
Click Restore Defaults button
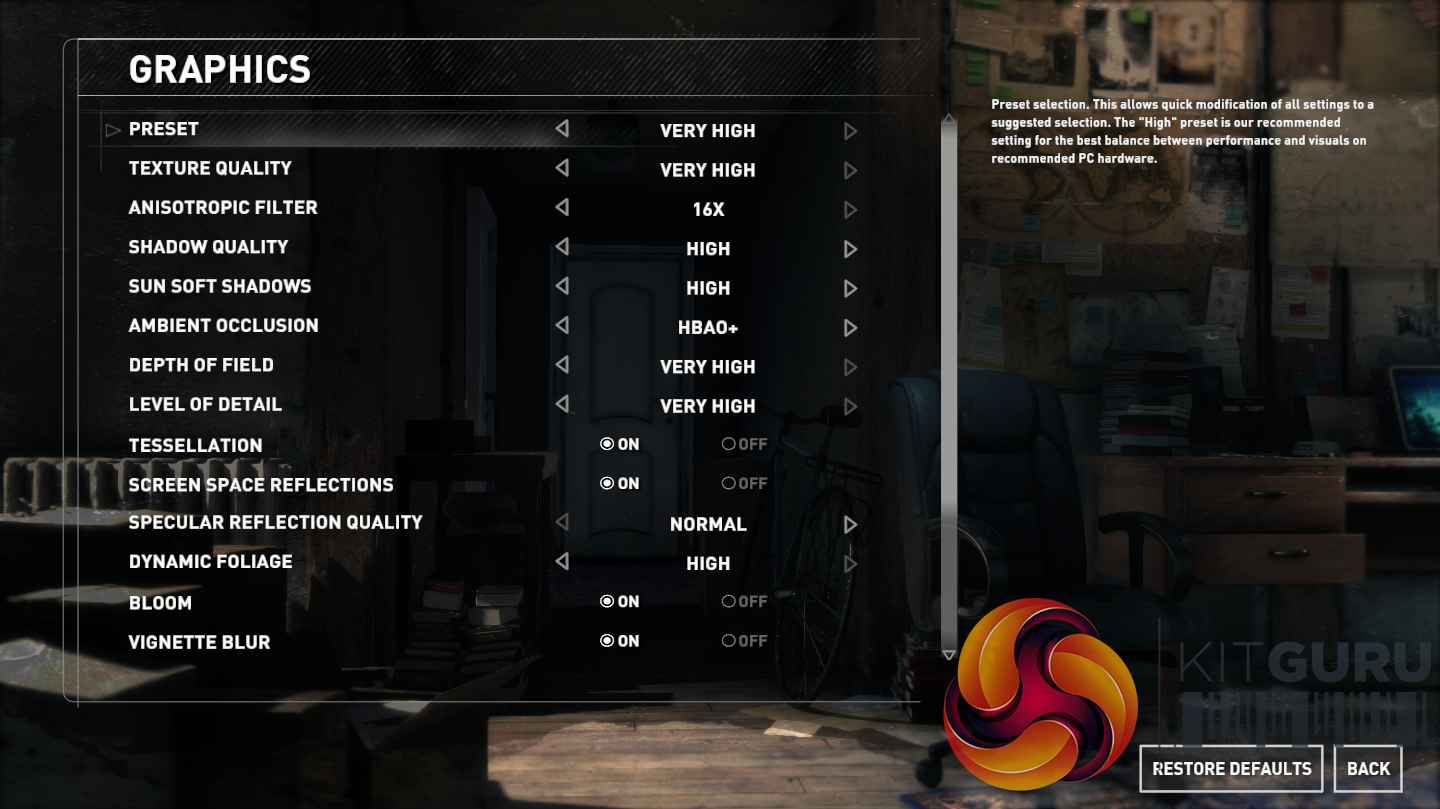[1231, 768]
